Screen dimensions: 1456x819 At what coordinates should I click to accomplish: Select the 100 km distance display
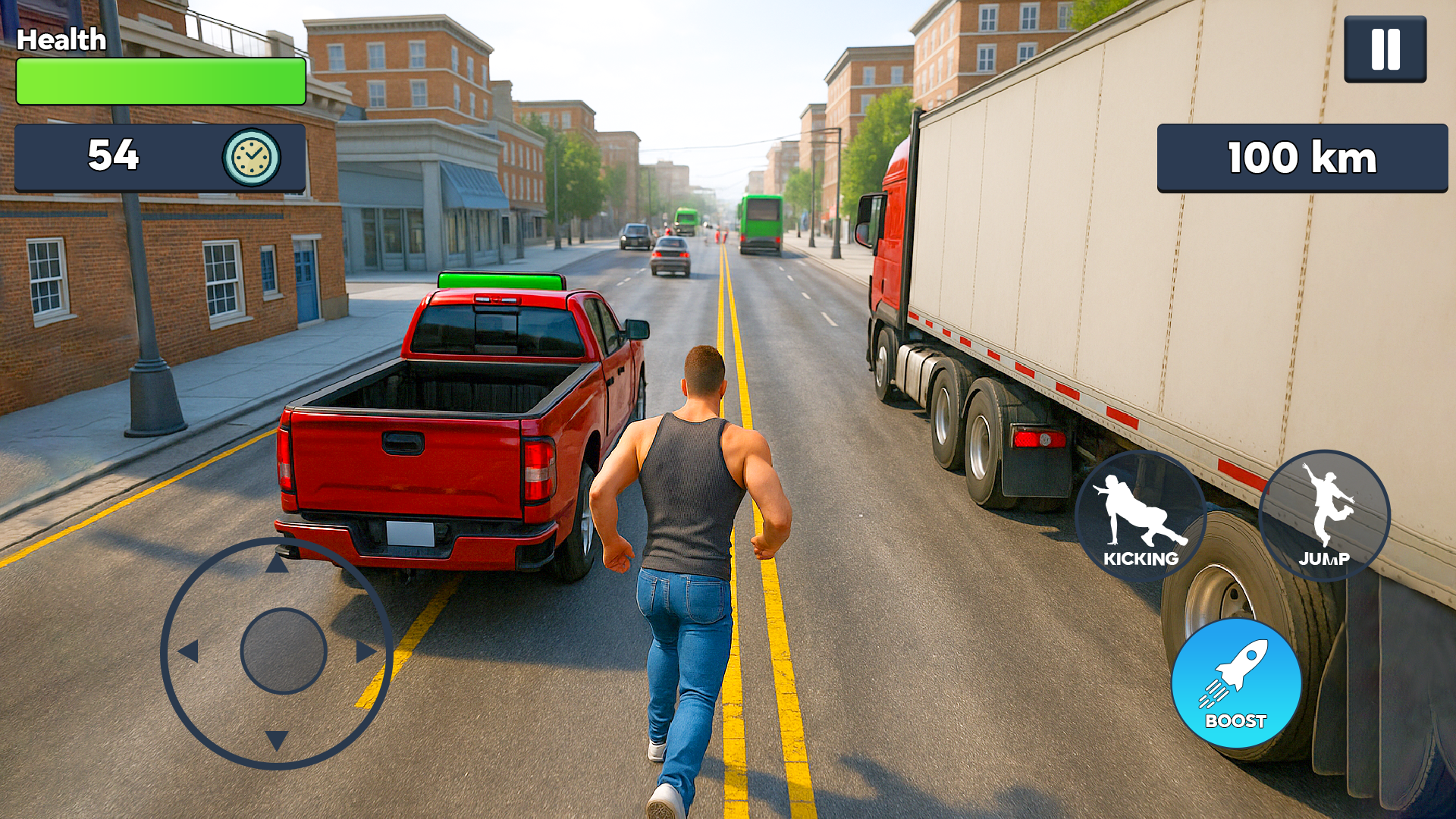1301,157
